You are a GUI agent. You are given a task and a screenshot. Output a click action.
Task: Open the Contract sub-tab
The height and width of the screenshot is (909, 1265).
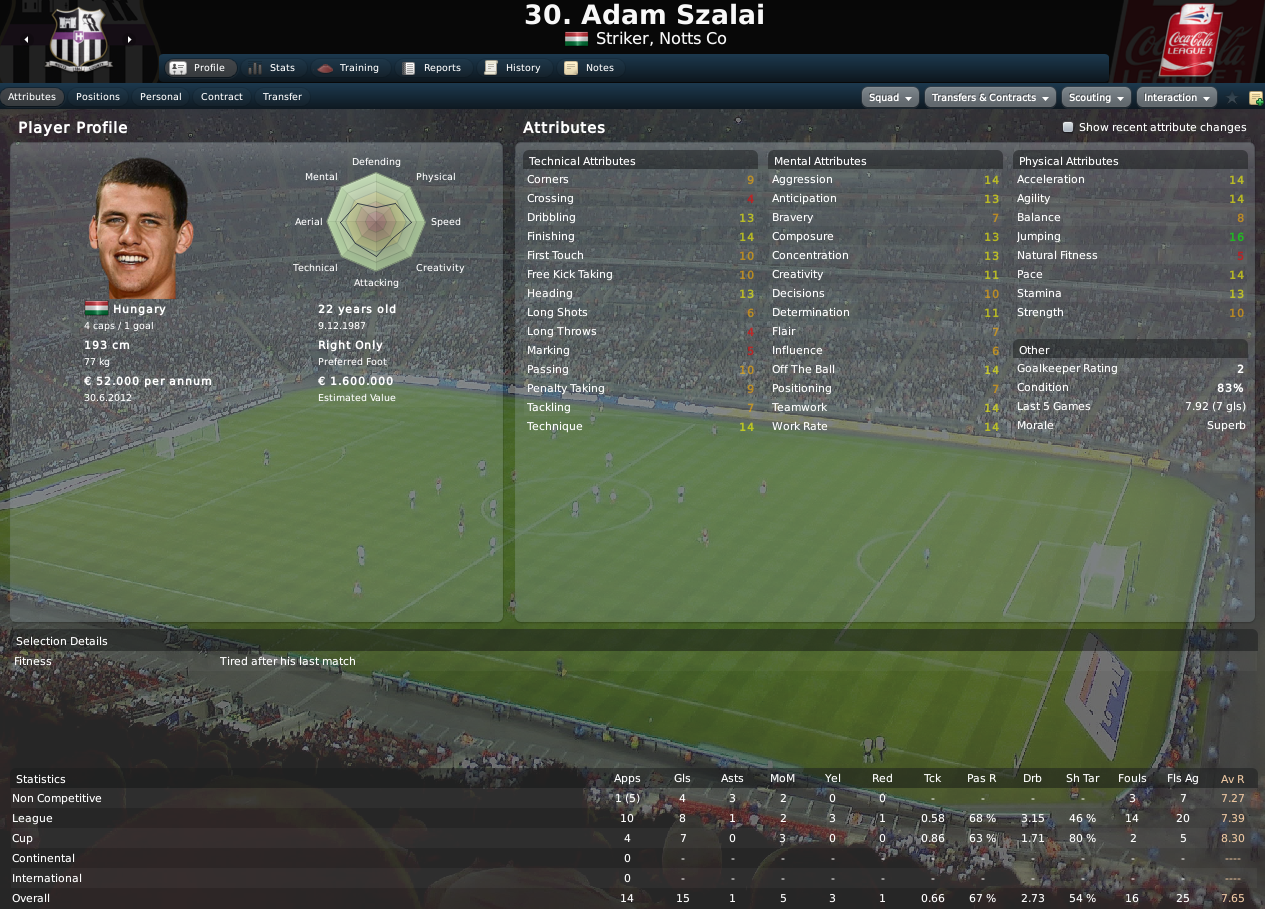[222, 97]
